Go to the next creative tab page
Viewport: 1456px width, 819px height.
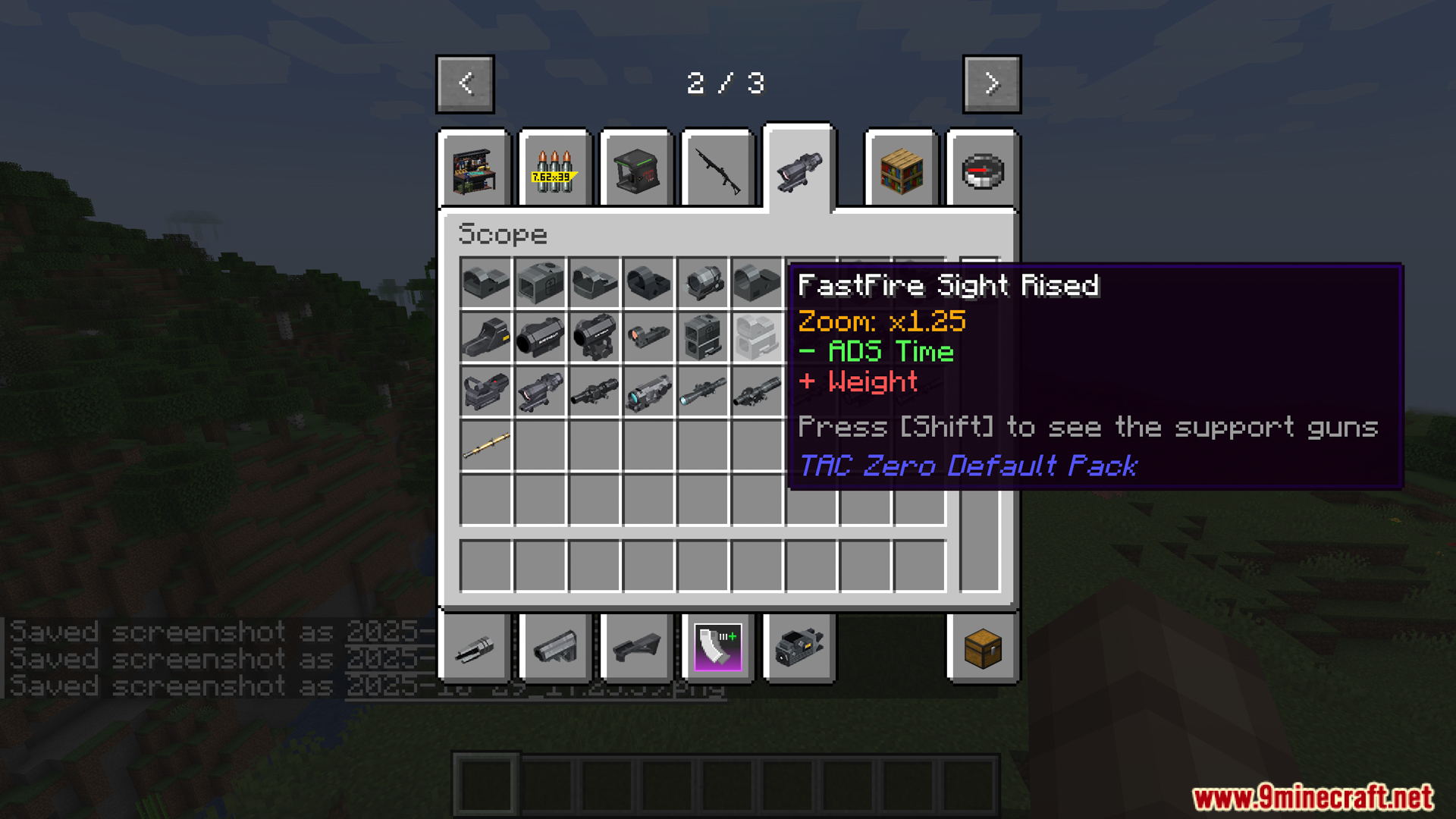pyautogui.click(x=991, y=83)
